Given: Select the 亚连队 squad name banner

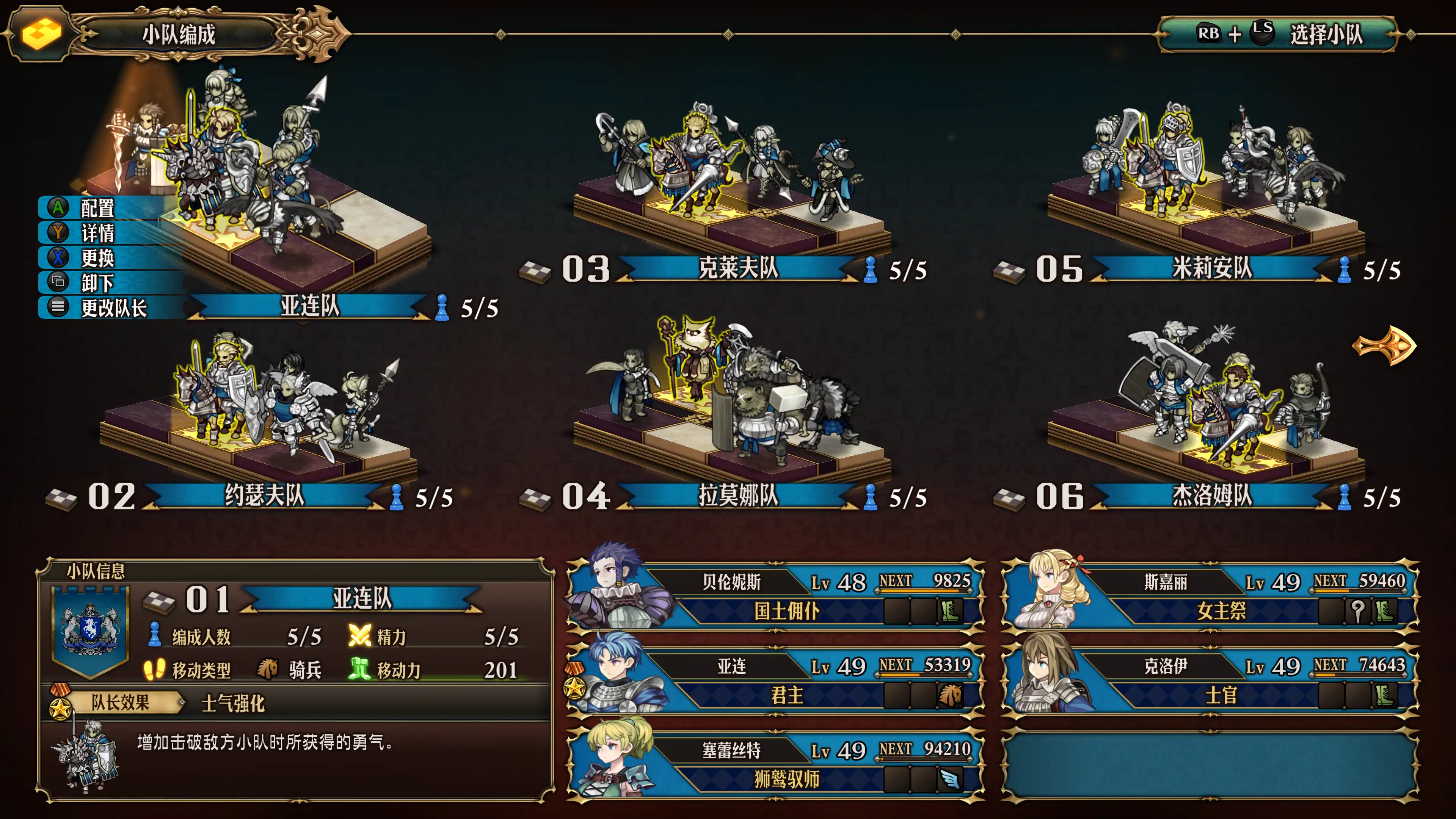Looking at the screenshot, I should point(310,306).
